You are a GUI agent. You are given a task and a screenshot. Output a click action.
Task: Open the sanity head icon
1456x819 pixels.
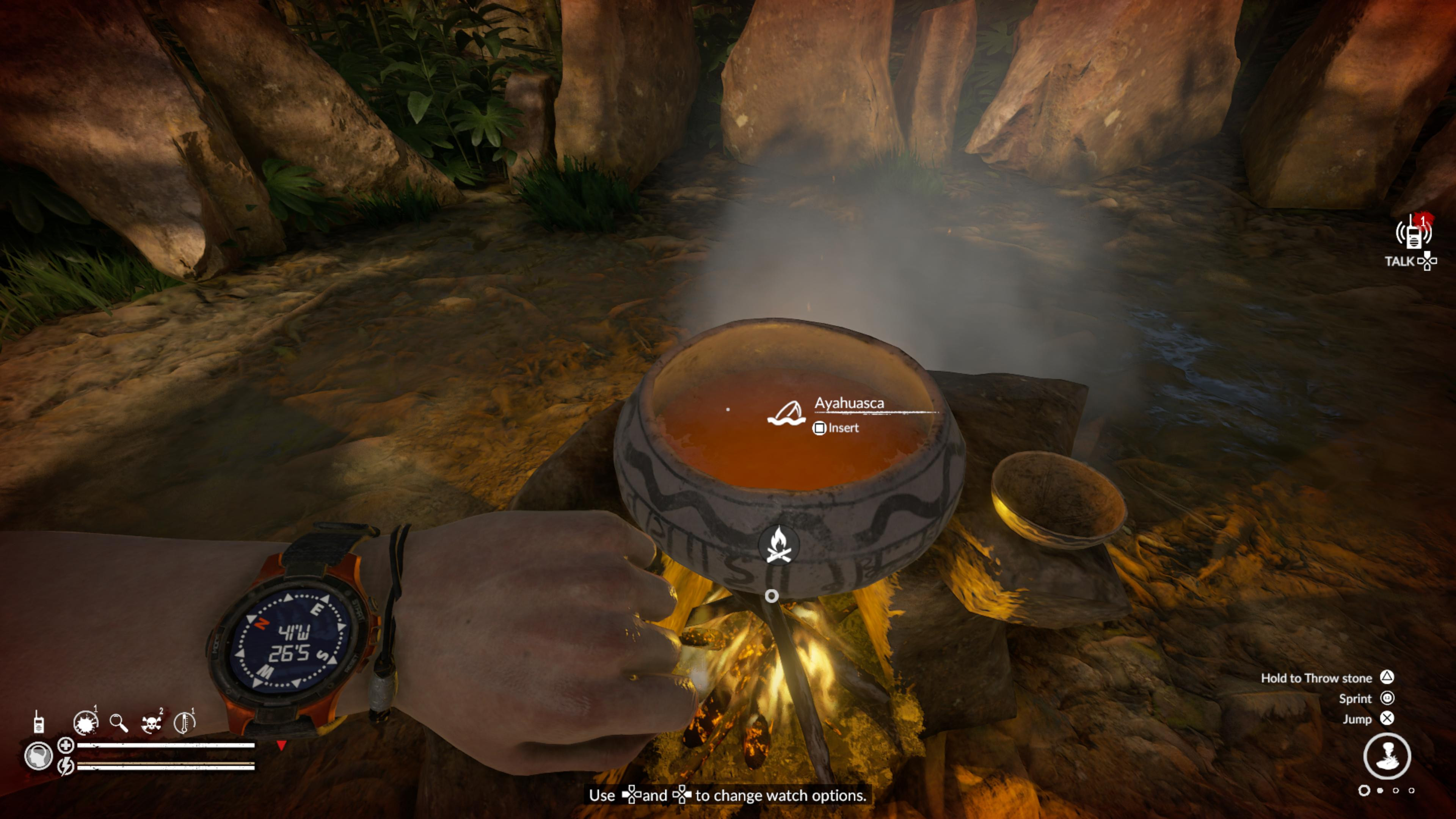[38, 756]
